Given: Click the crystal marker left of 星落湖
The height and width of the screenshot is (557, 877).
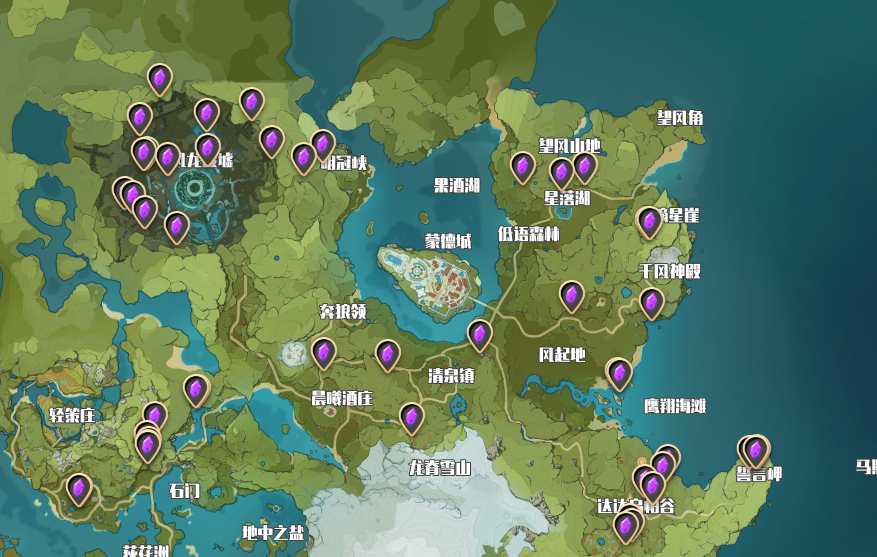Looking at the screenshot, I should click(x=522, y=166).
